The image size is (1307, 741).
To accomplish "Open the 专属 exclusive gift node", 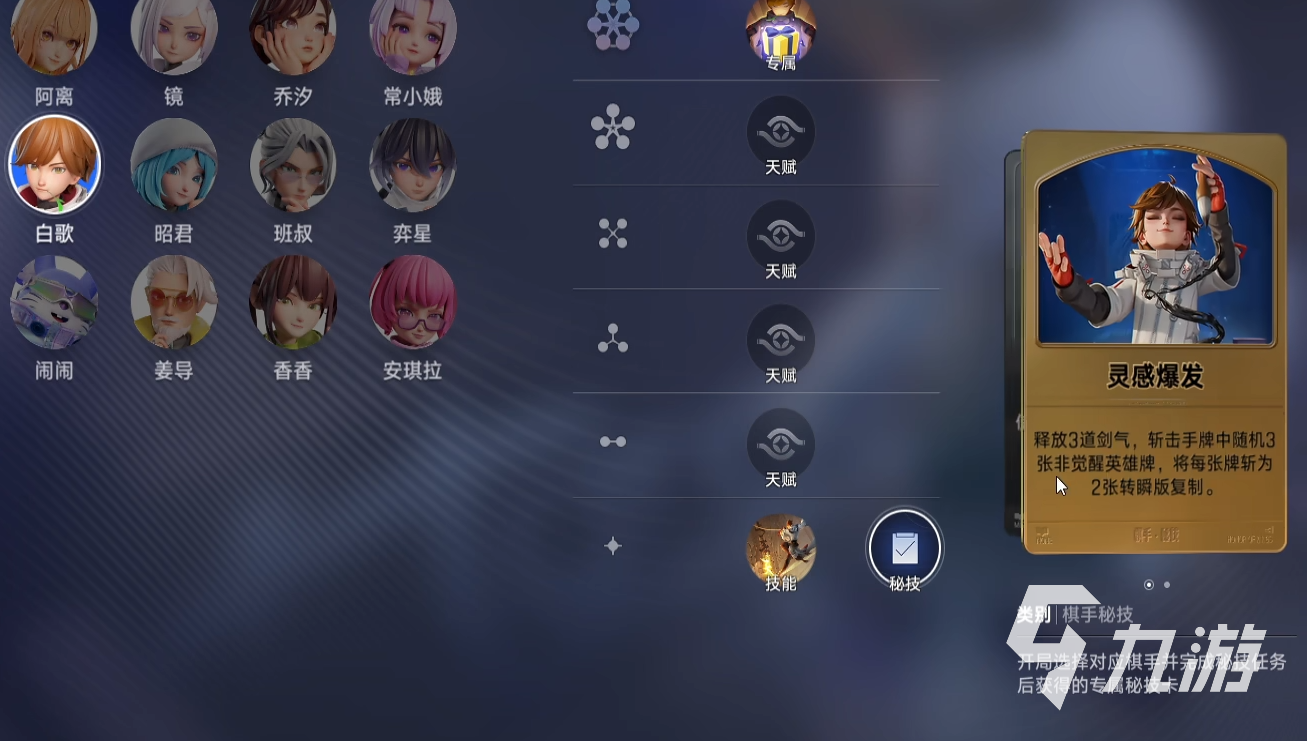I will 780,30.
